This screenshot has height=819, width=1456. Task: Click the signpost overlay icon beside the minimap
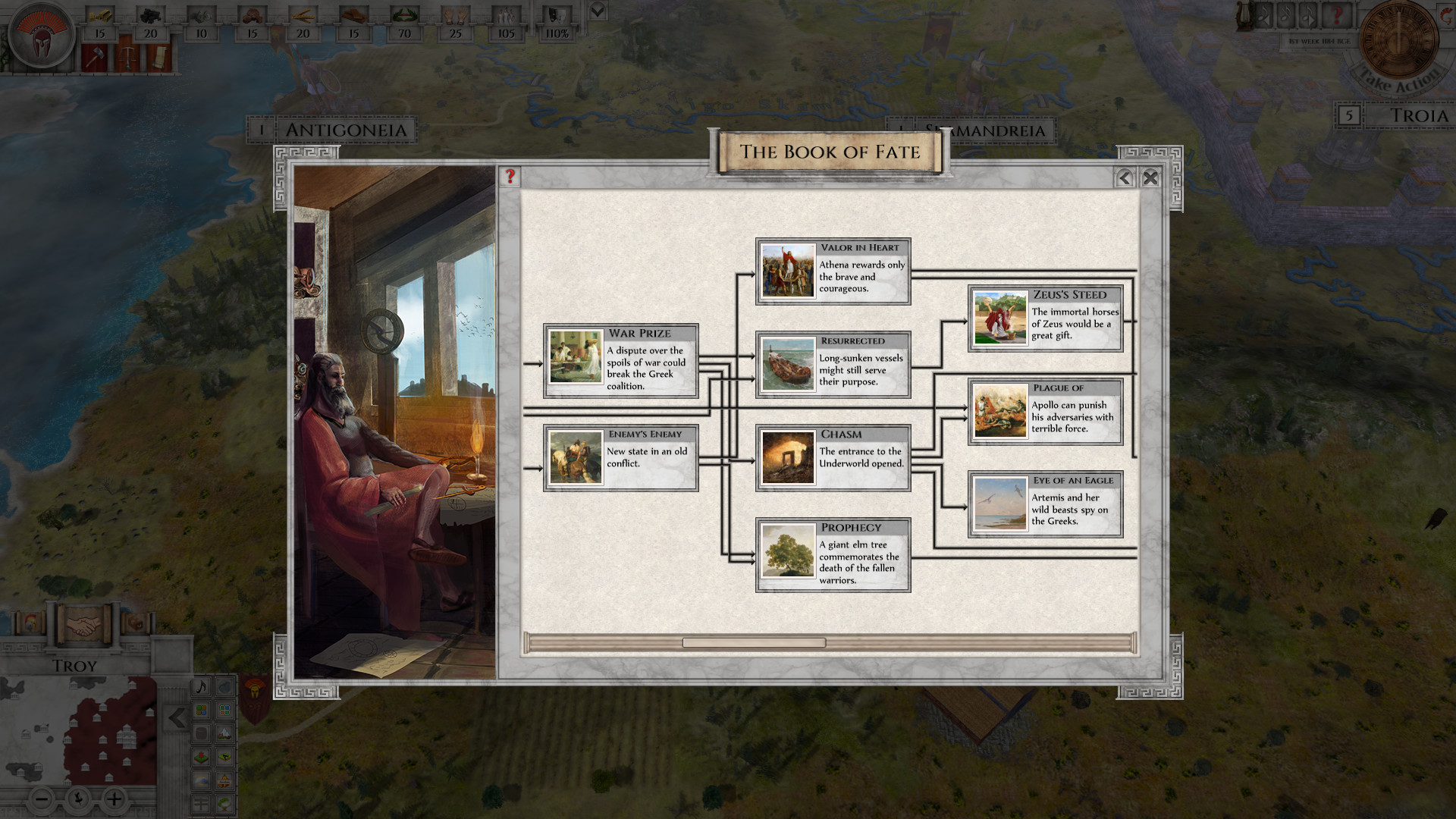tap(202, 802)
